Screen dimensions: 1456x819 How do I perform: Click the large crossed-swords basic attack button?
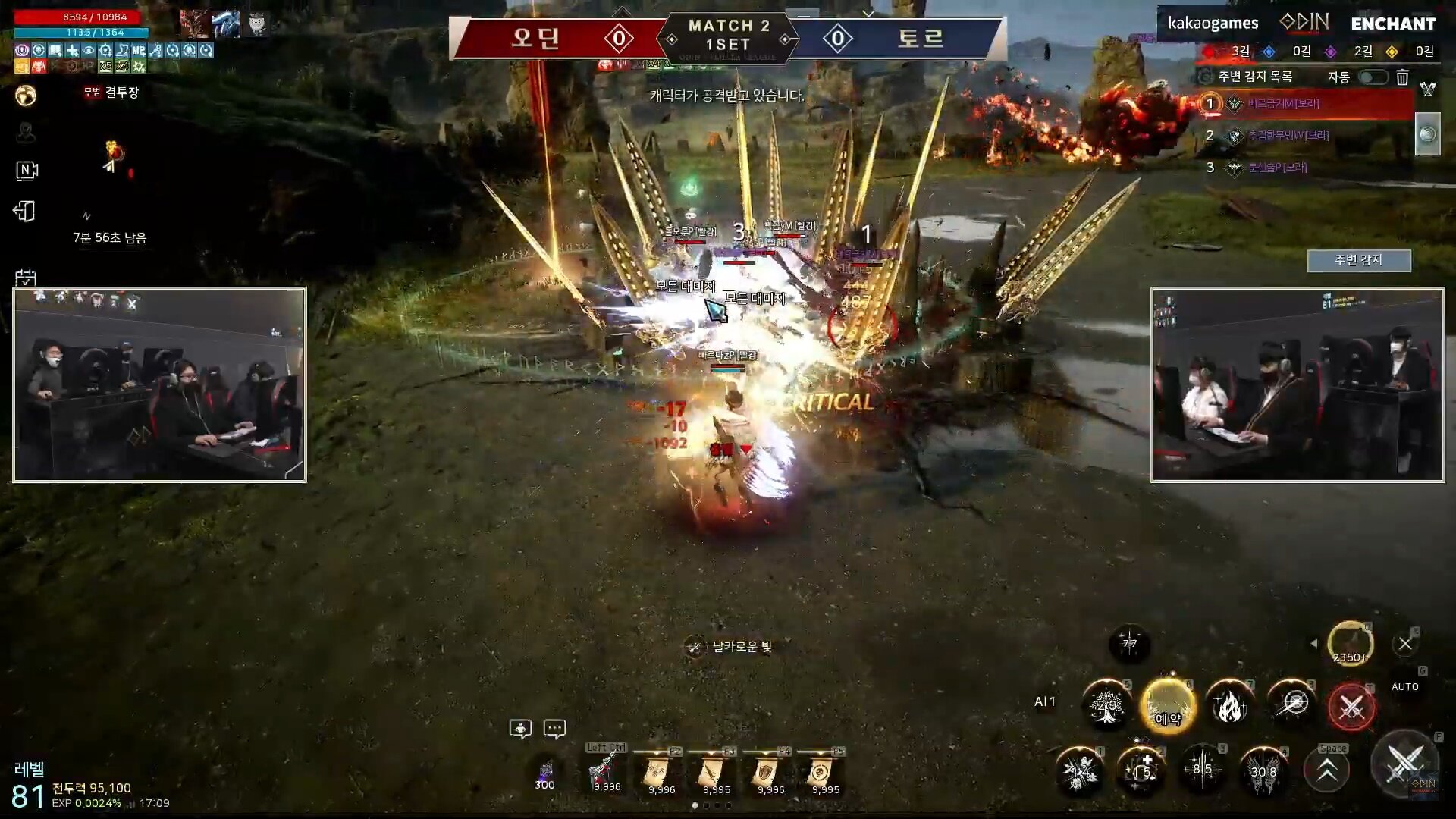[1404, 761]
